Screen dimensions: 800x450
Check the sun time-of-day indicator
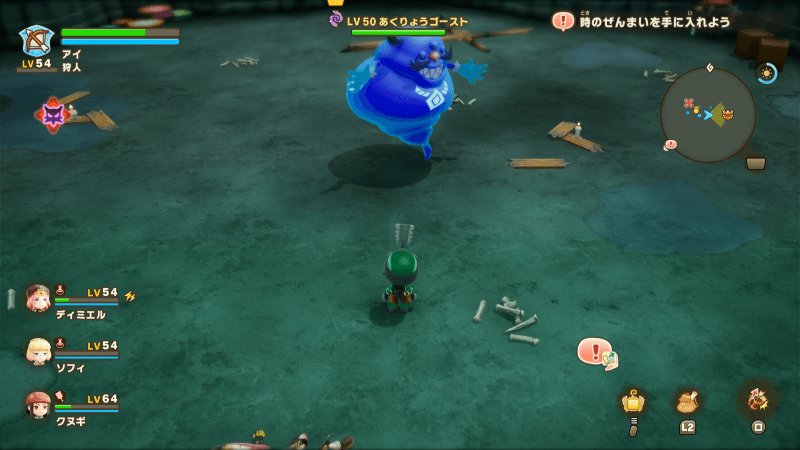[767, 73]
